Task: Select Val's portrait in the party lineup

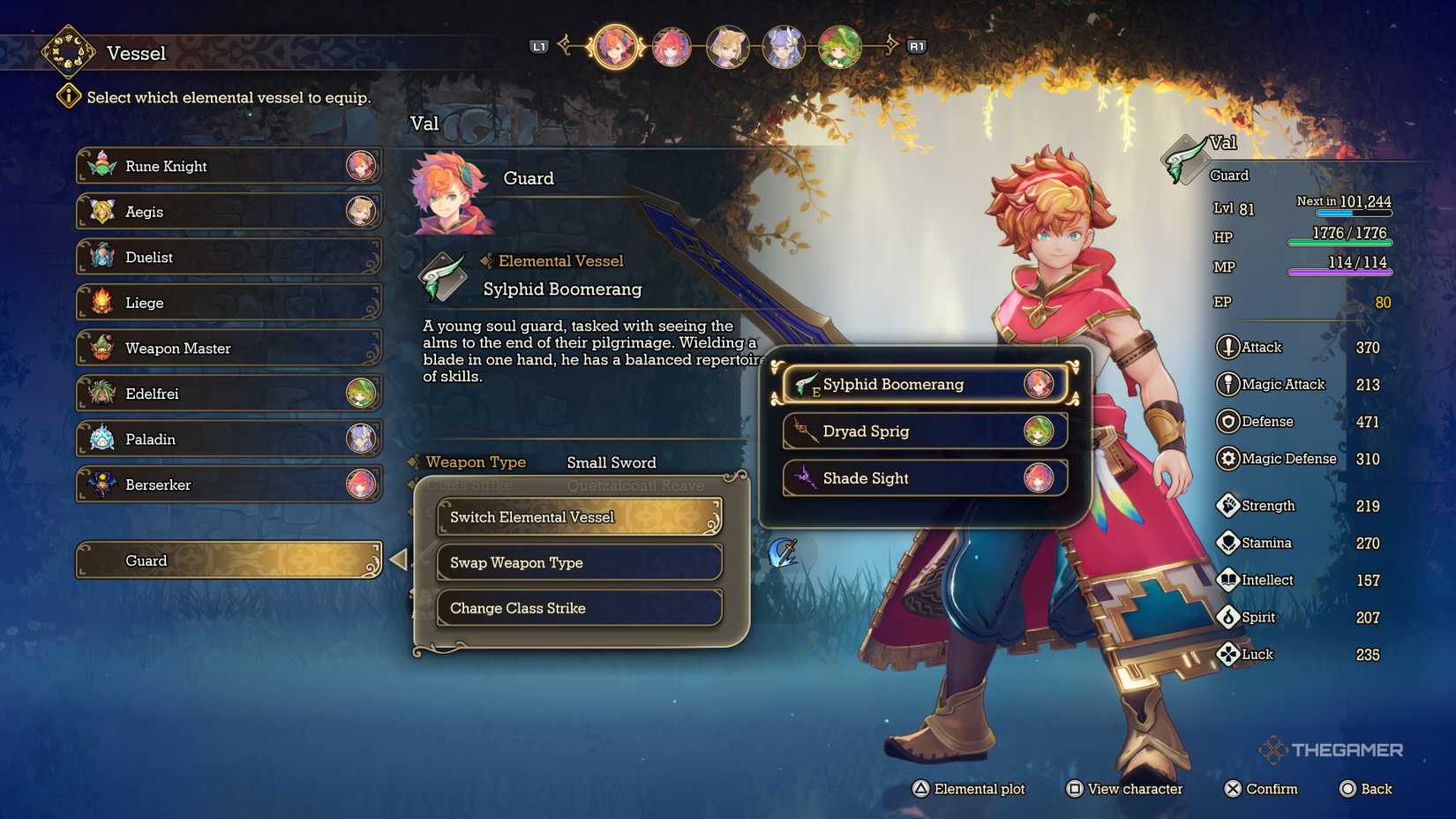Action: click(x=615, y=47)
